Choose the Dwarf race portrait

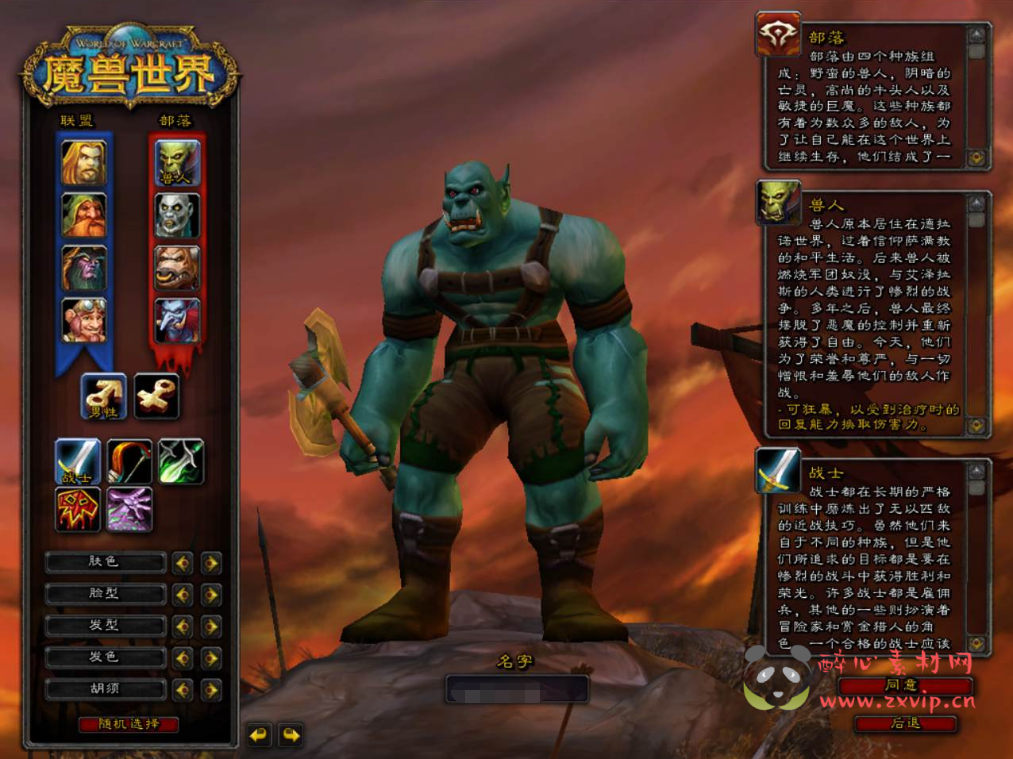[x=84, y=215]
